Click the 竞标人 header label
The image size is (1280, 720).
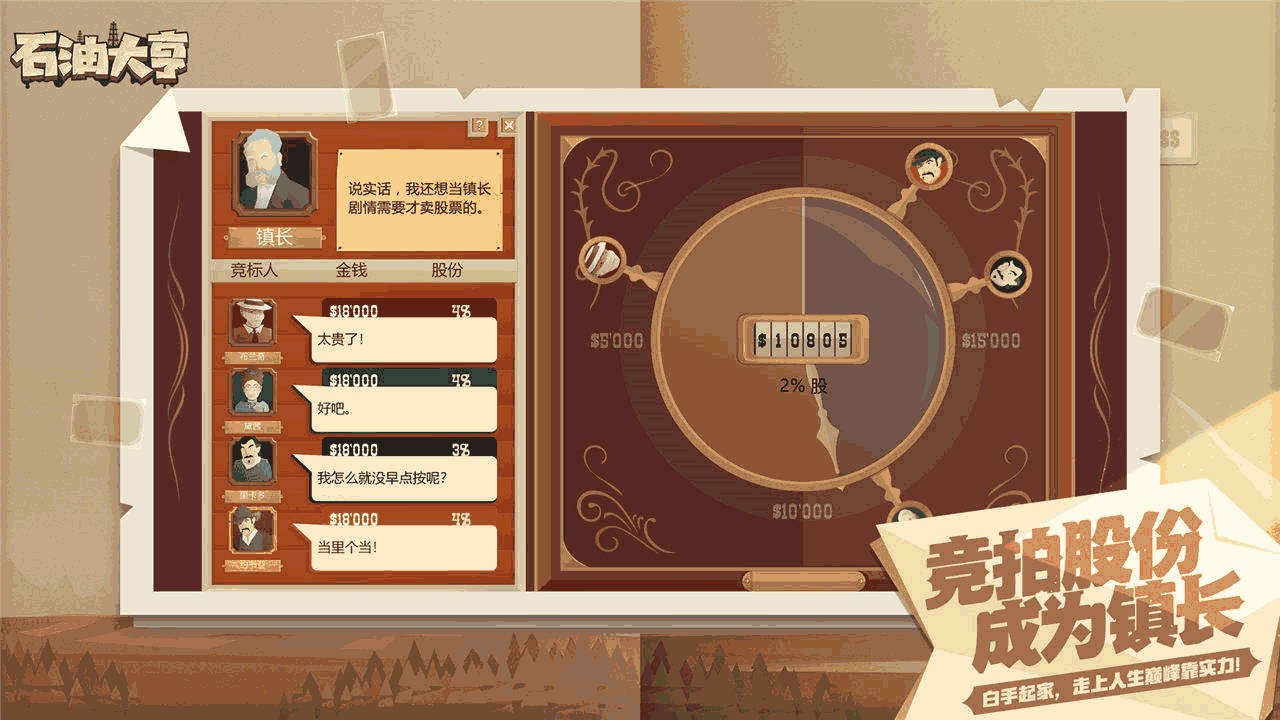pyautogui.click(x=254, y=269)
